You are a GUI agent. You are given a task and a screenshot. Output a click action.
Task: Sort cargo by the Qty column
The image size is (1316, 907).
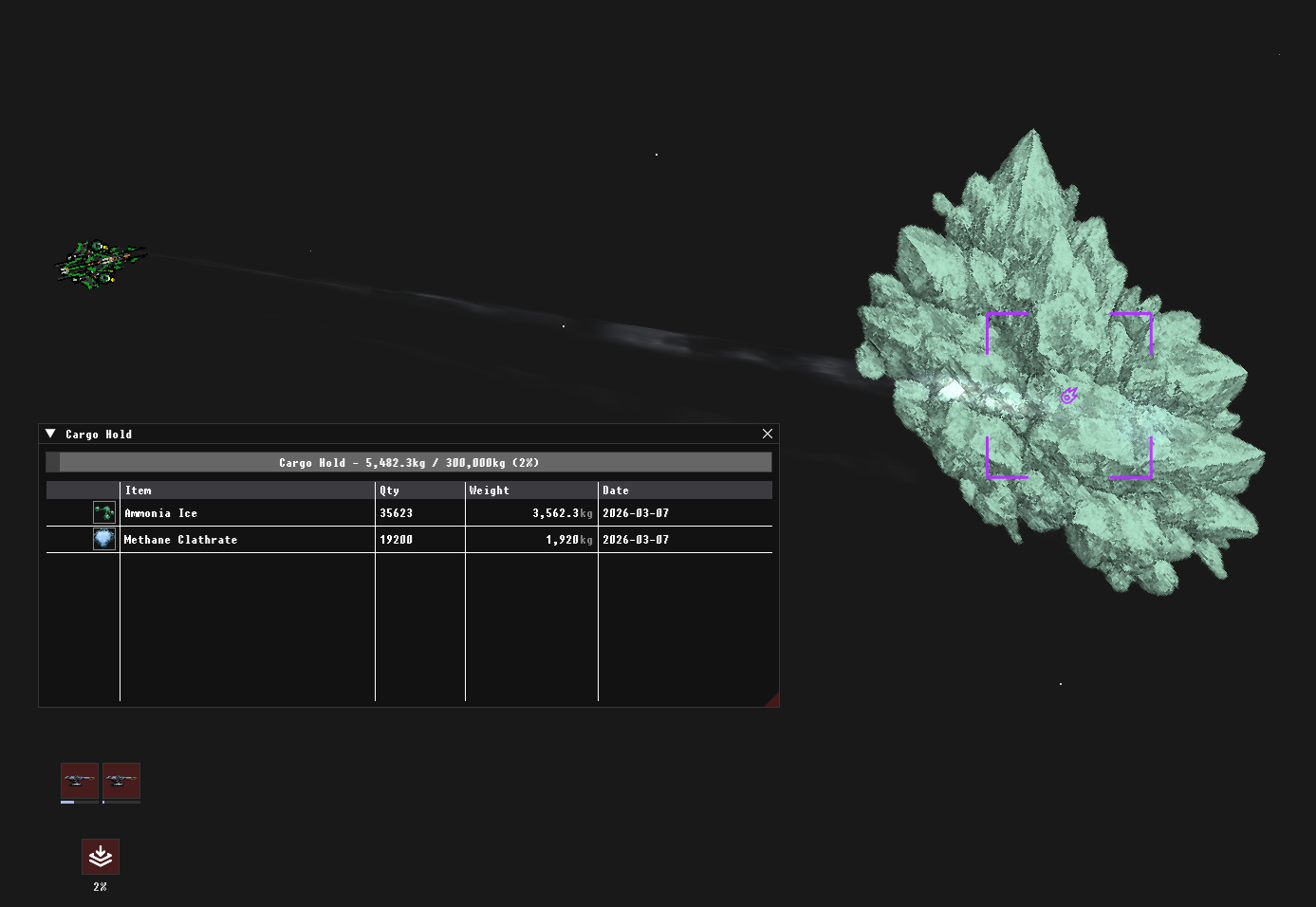[419, 491]
